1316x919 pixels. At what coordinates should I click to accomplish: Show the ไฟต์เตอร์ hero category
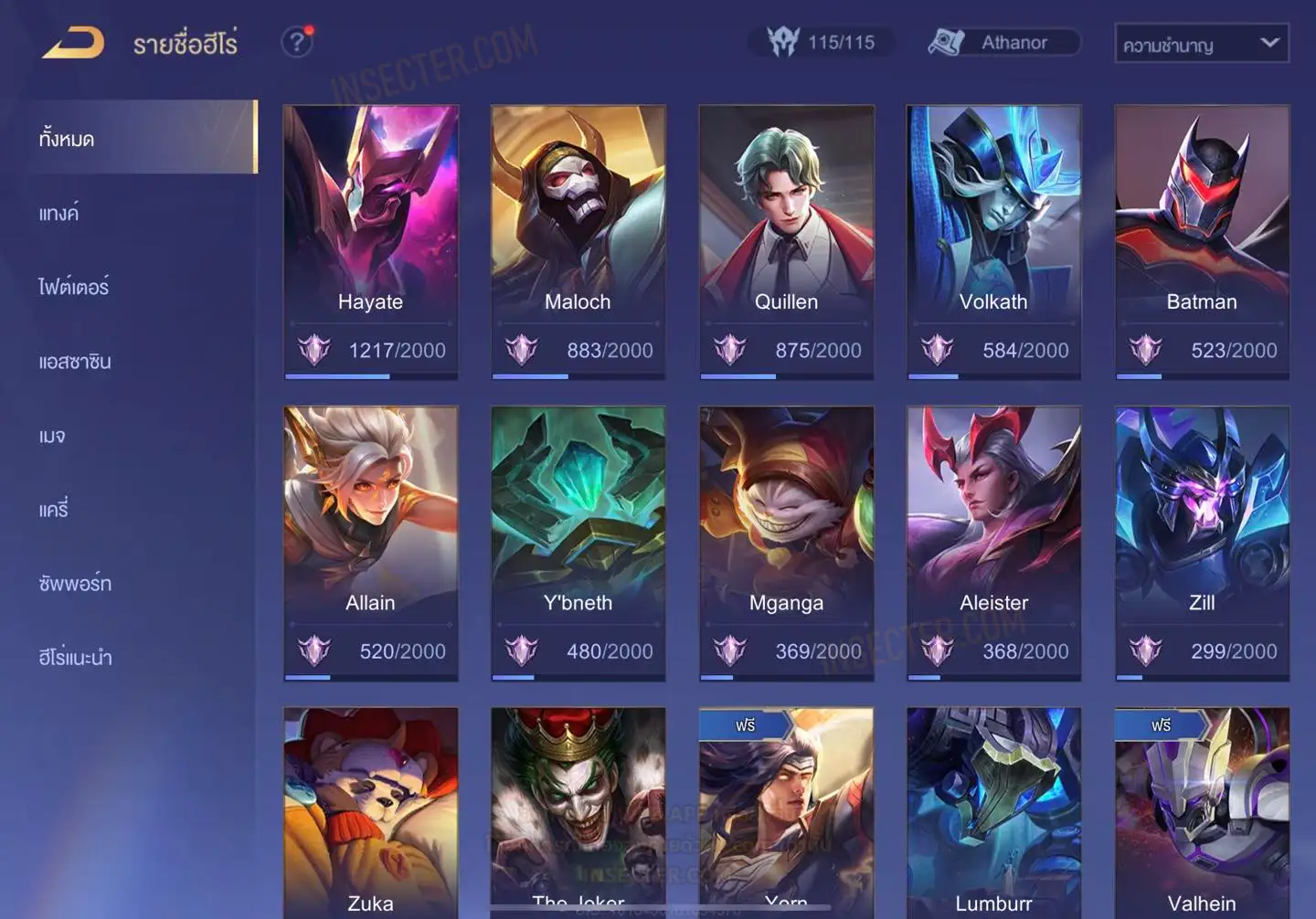pyautogui.click(x=74, y=288)
